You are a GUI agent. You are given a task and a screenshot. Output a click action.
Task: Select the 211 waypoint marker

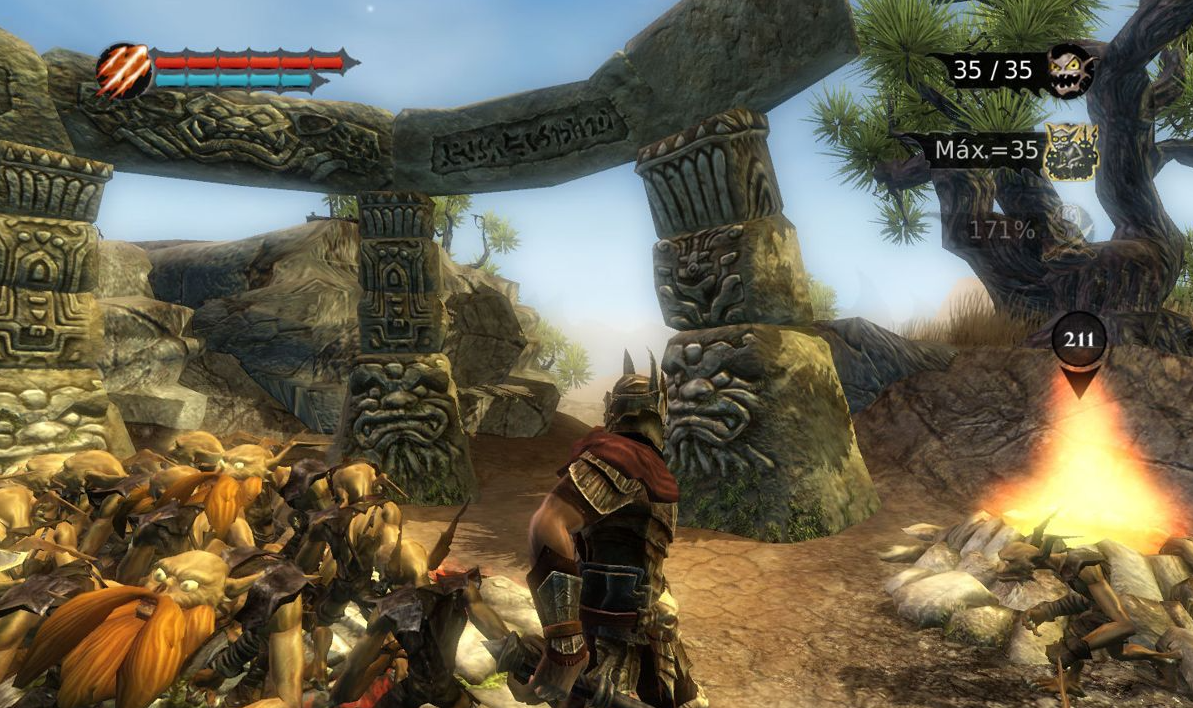(1079, 340)
